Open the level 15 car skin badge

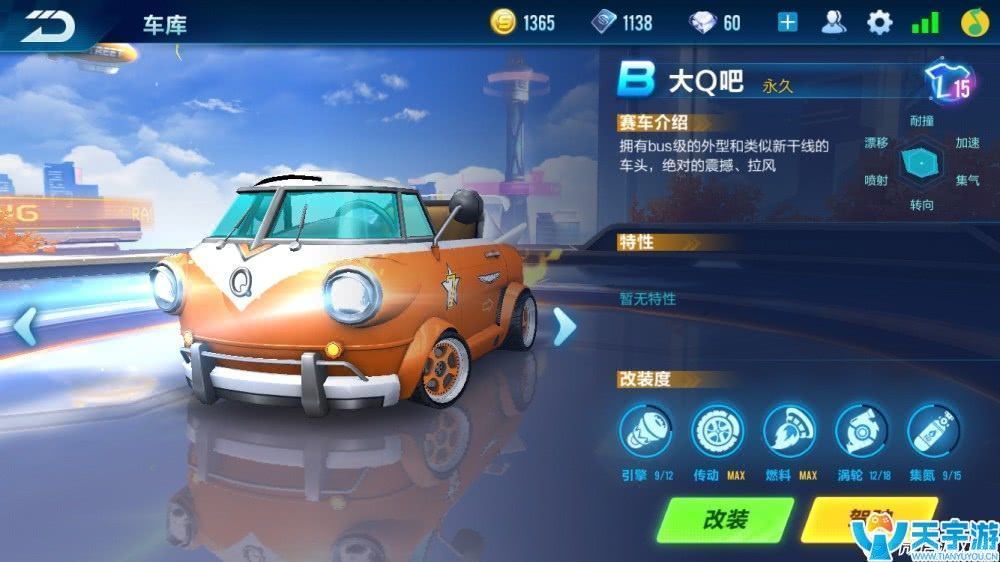coord(949,83)
